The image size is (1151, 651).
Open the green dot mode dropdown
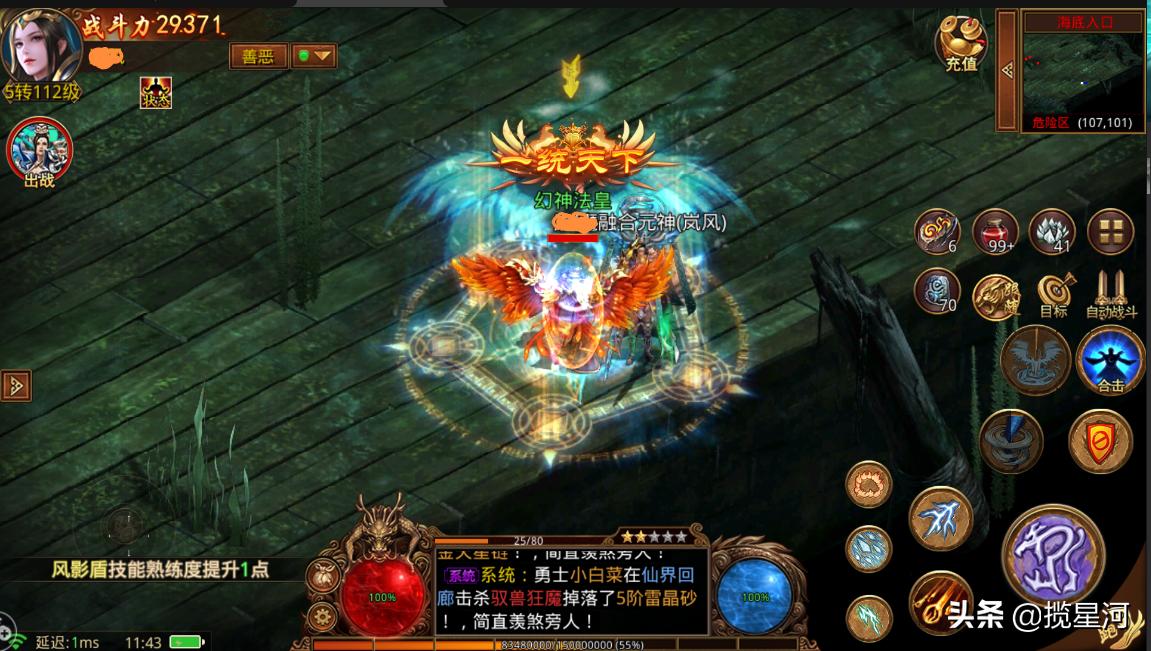[x=314, y=56]
